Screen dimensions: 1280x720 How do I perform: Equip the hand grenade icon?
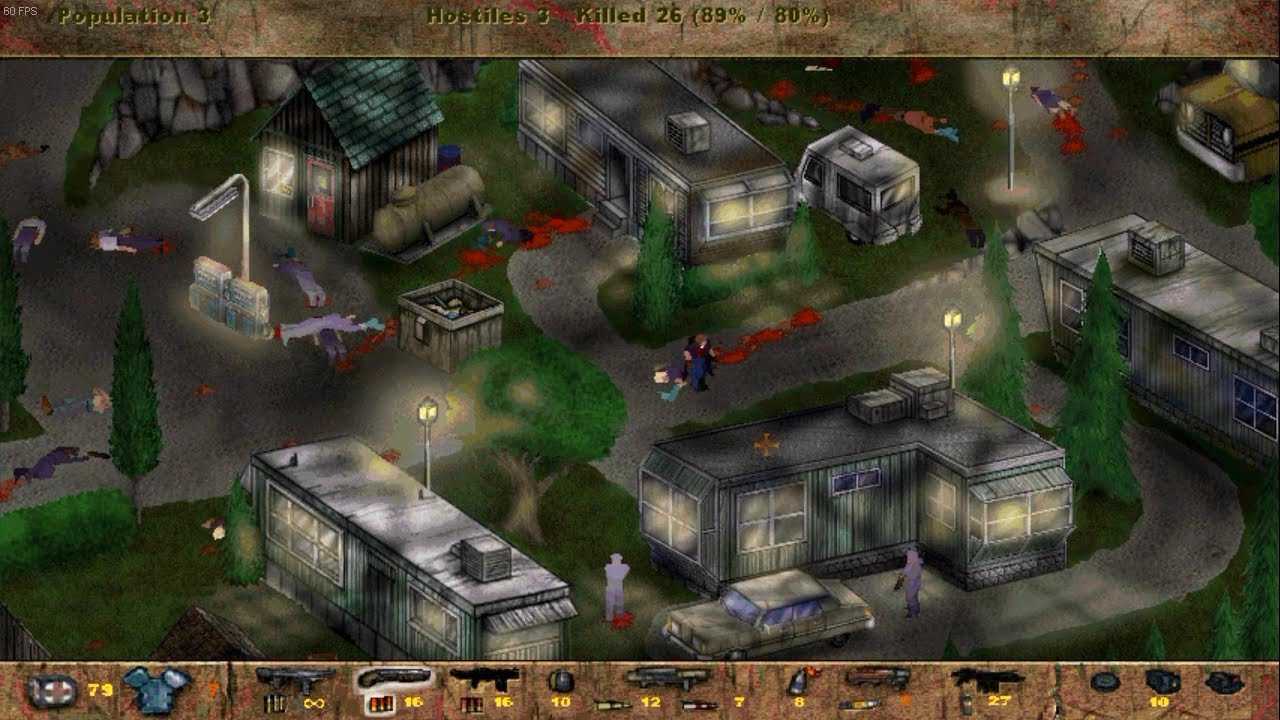pyautogui.click(x=561, y=682)
